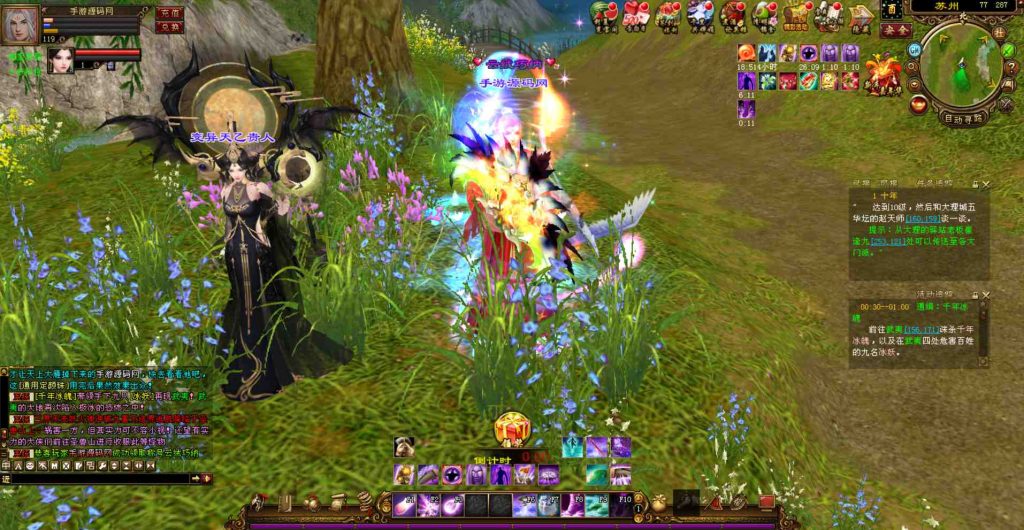Click the 安全 safety button
The image size is (1024, 530).
click(895, 30)
